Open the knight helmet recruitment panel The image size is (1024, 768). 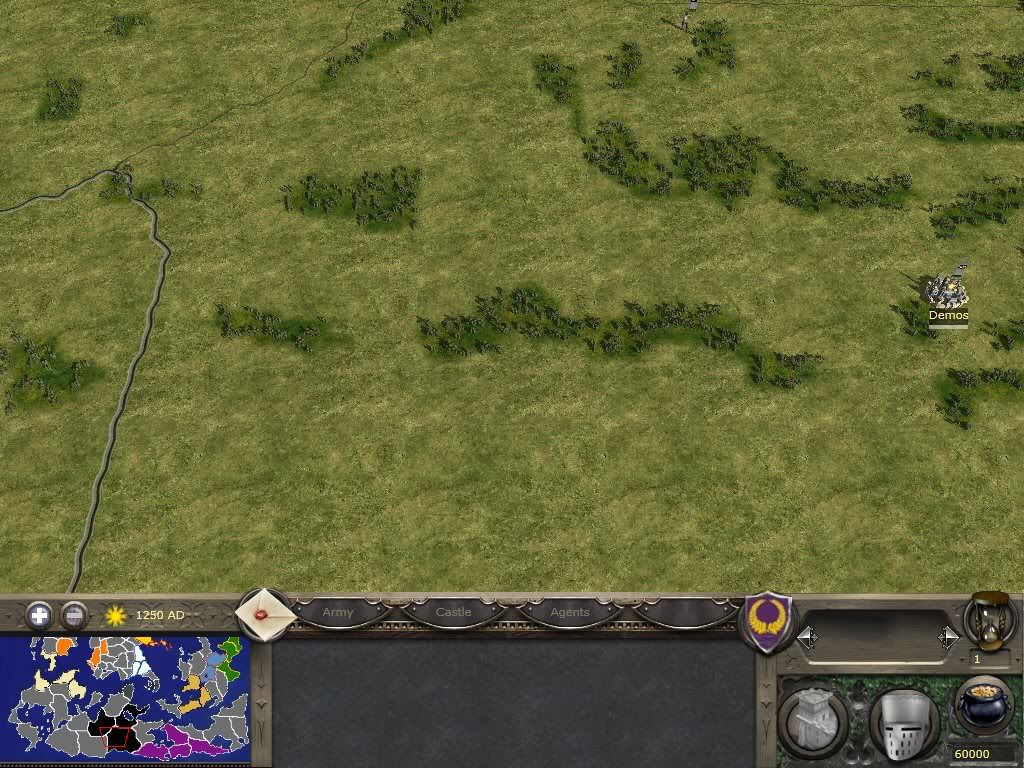tap(902, 722)
